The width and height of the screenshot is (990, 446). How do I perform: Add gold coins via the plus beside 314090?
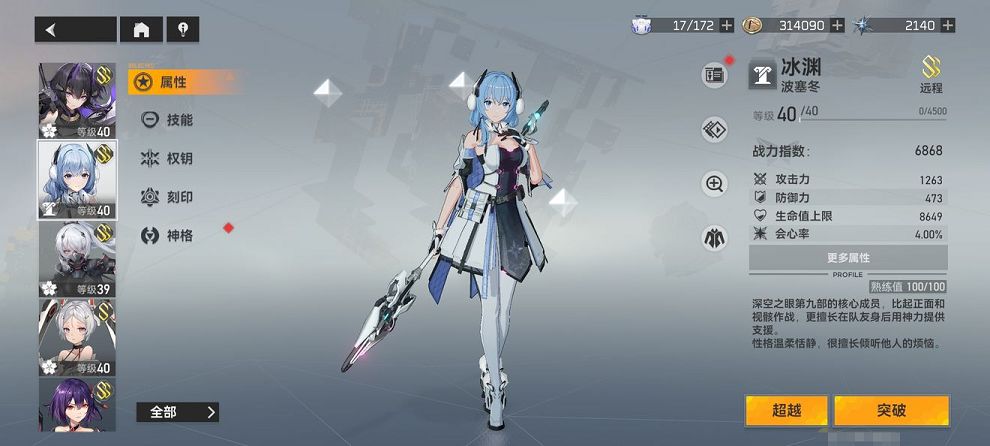836,25
